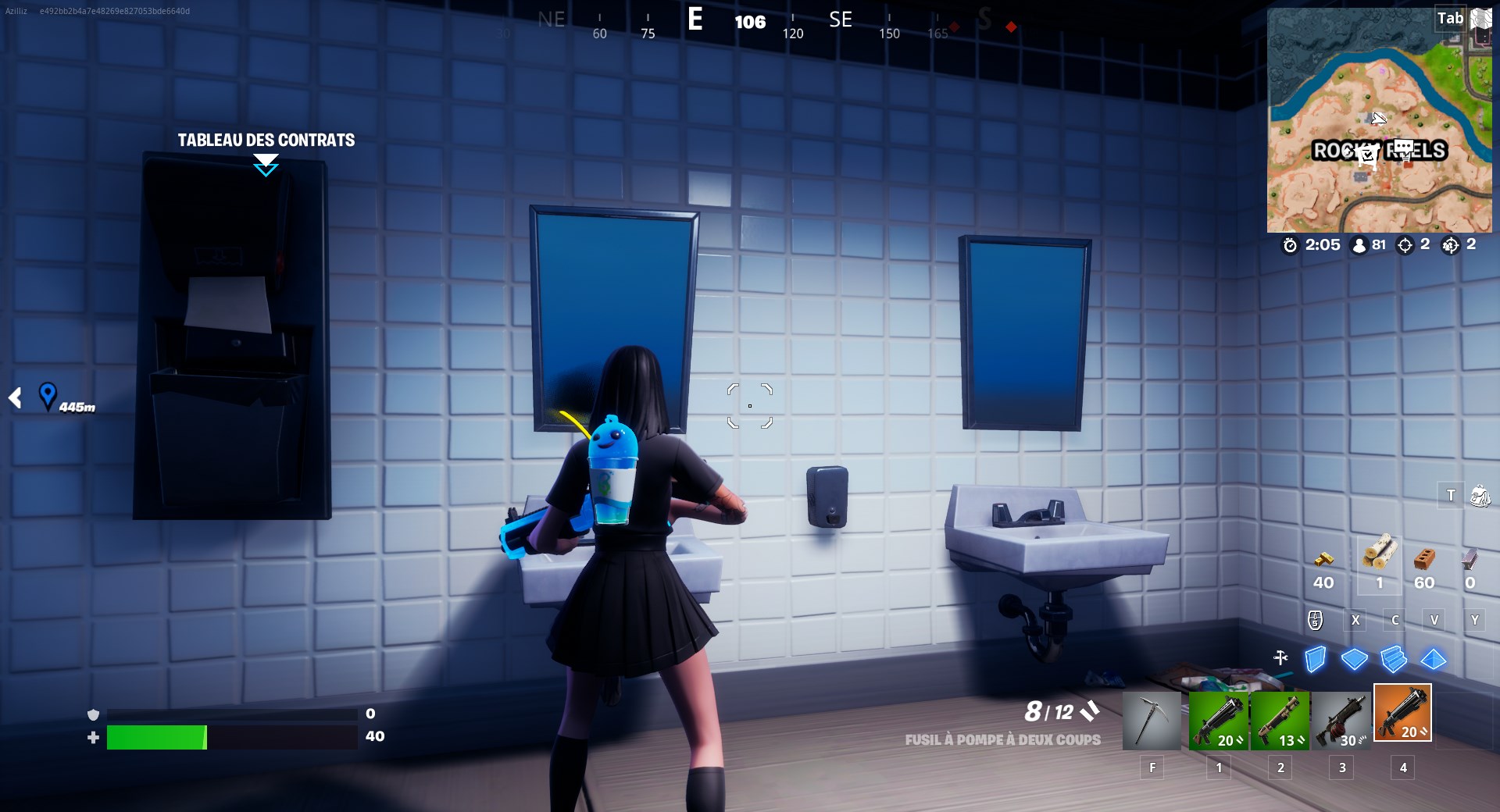Select the floor build piece icon
The width and height of the screenshot is (1500, 812).
[x=1354, y=658]
